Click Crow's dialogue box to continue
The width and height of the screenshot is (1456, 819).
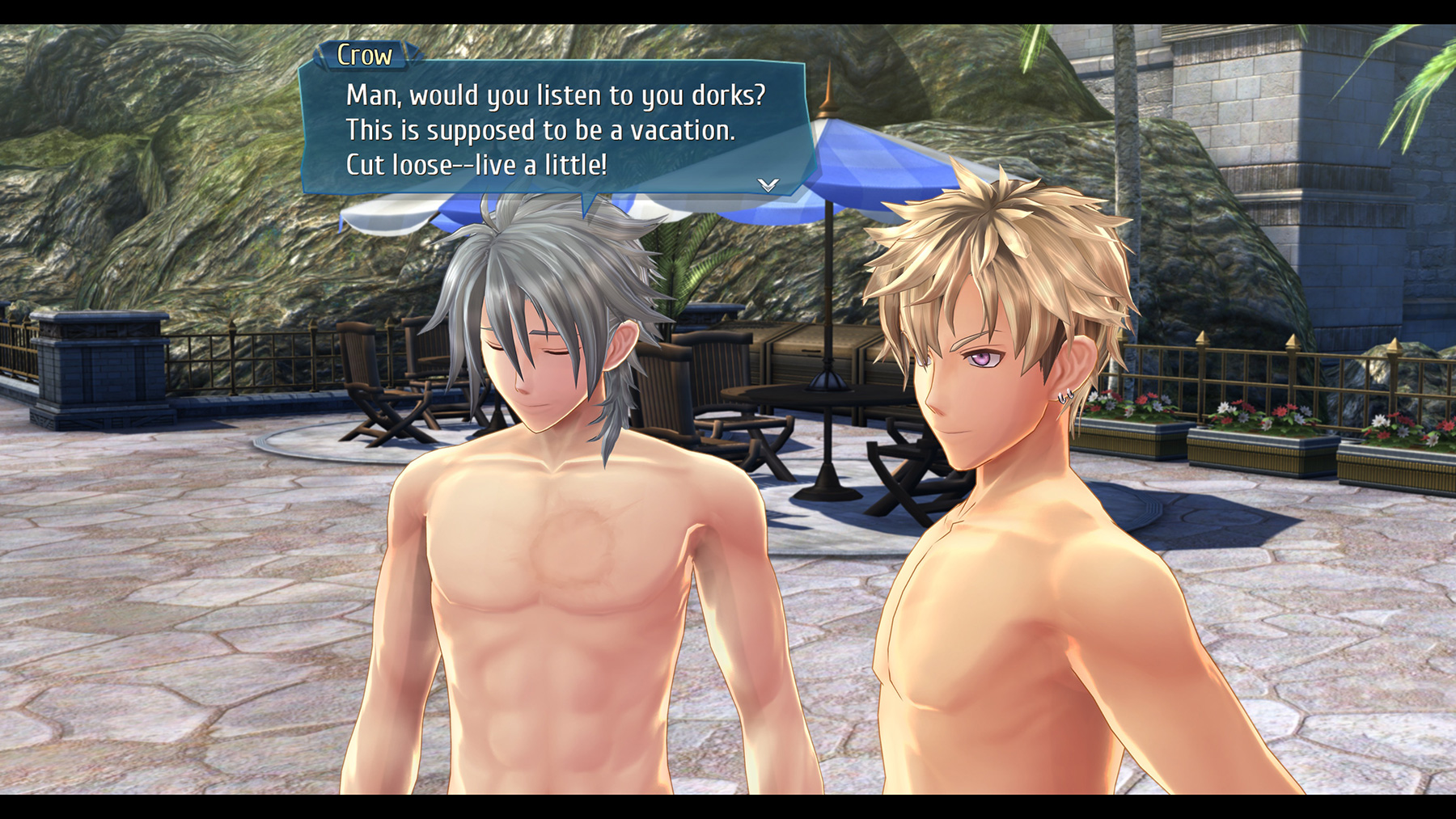point(553,129)
